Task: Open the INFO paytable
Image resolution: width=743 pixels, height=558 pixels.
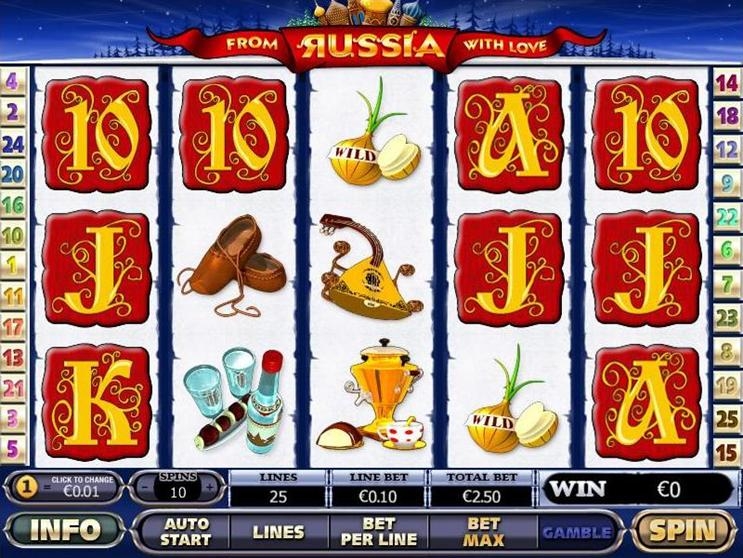Action: pos(66,530)
